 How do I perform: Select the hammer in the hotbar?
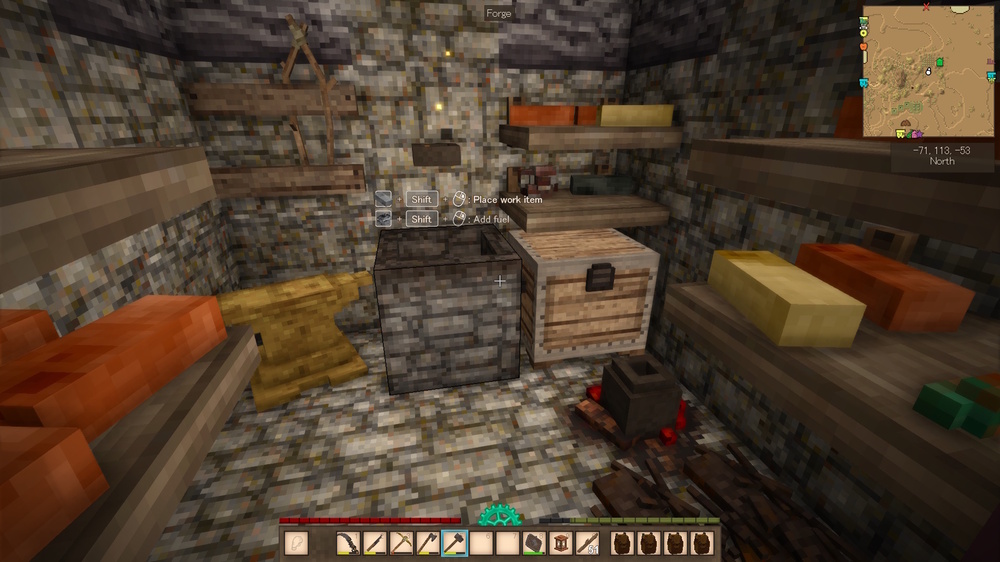click(x=455, y=543)
